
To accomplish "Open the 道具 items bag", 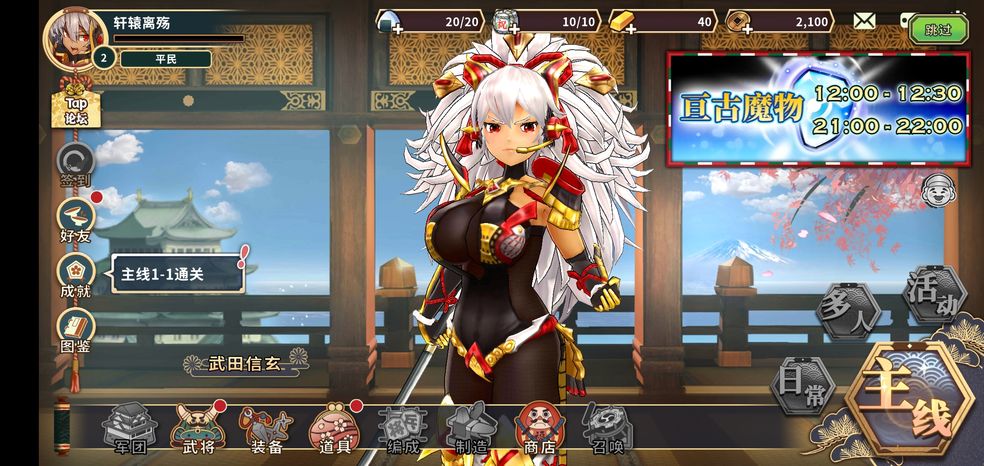I will (334, 428).
